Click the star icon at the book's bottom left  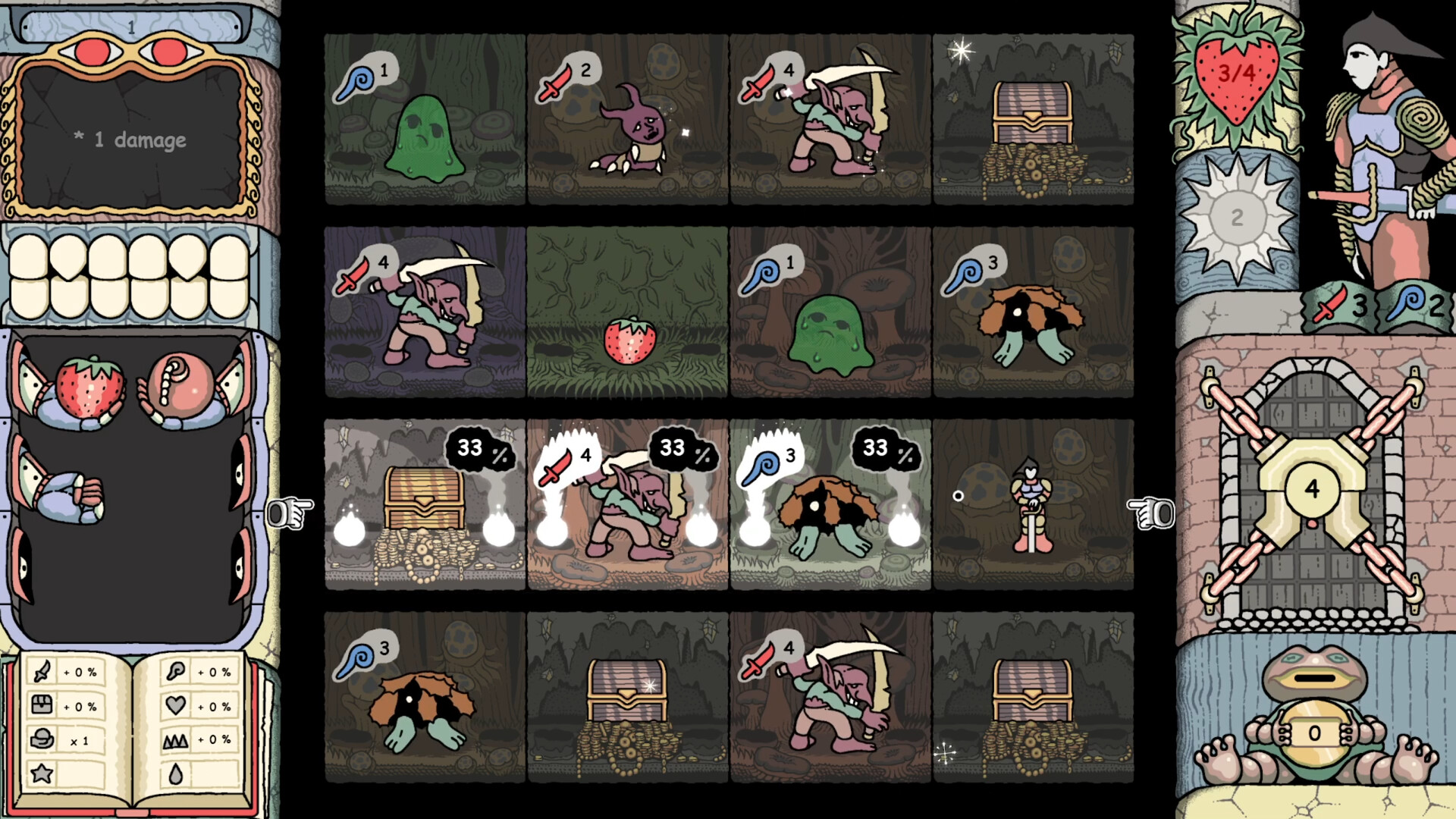[41, 773]
